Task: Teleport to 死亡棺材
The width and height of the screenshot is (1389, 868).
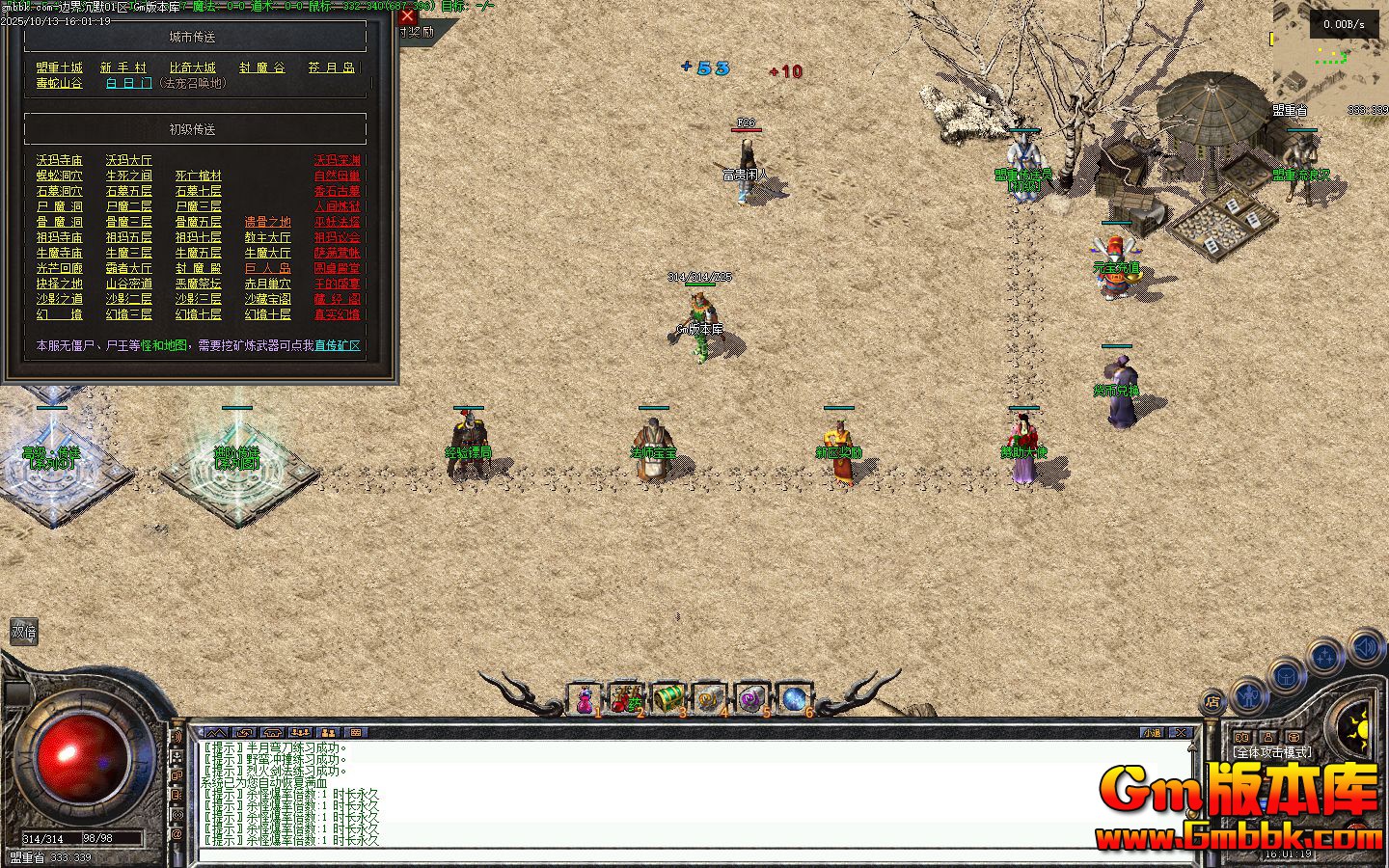Action: point(199,176)
